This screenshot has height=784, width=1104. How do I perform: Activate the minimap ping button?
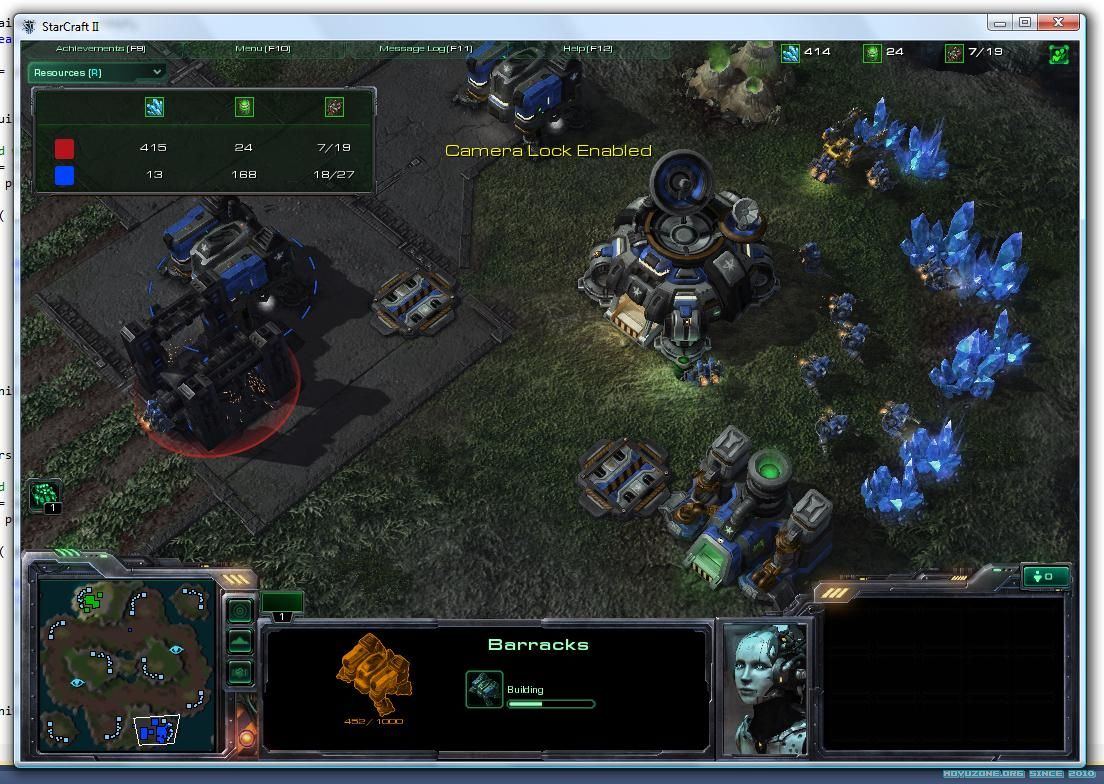click(240, 610)
